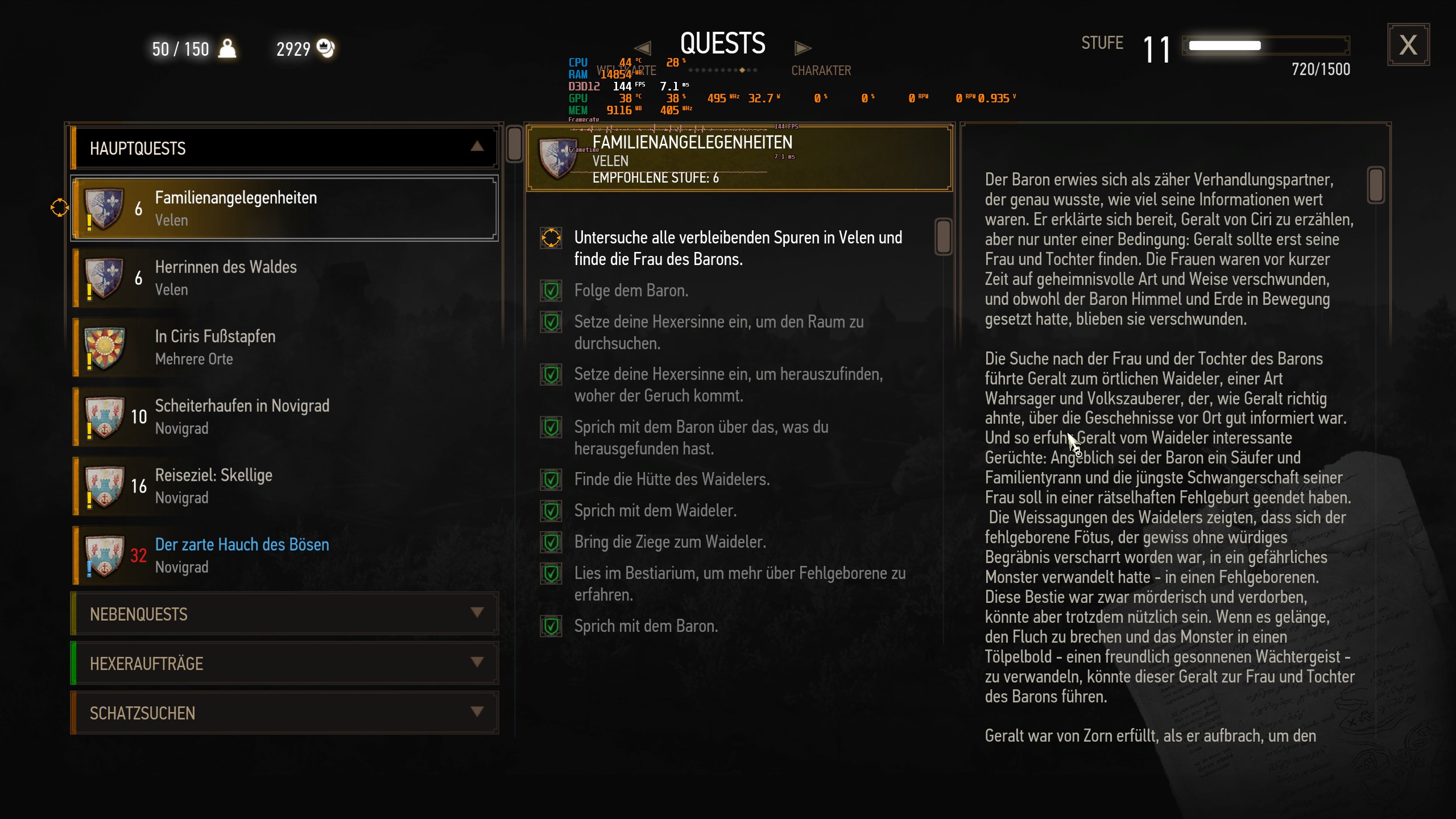Select the blue quest Der zarte Hauch des Bösen
This screenshot has height=819, width=1456.
(x=242, y=544)
